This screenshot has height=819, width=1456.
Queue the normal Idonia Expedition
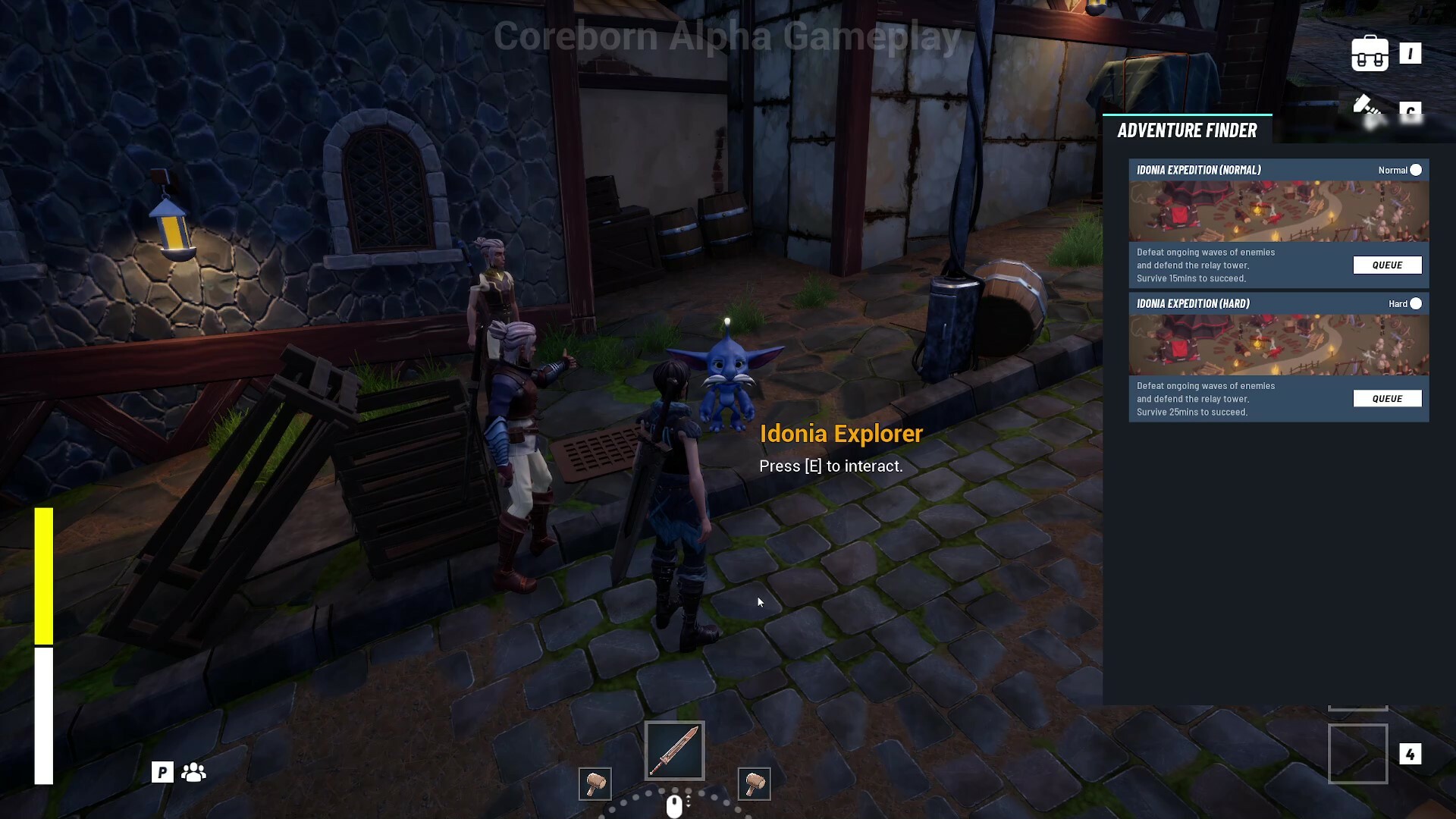1388,265
